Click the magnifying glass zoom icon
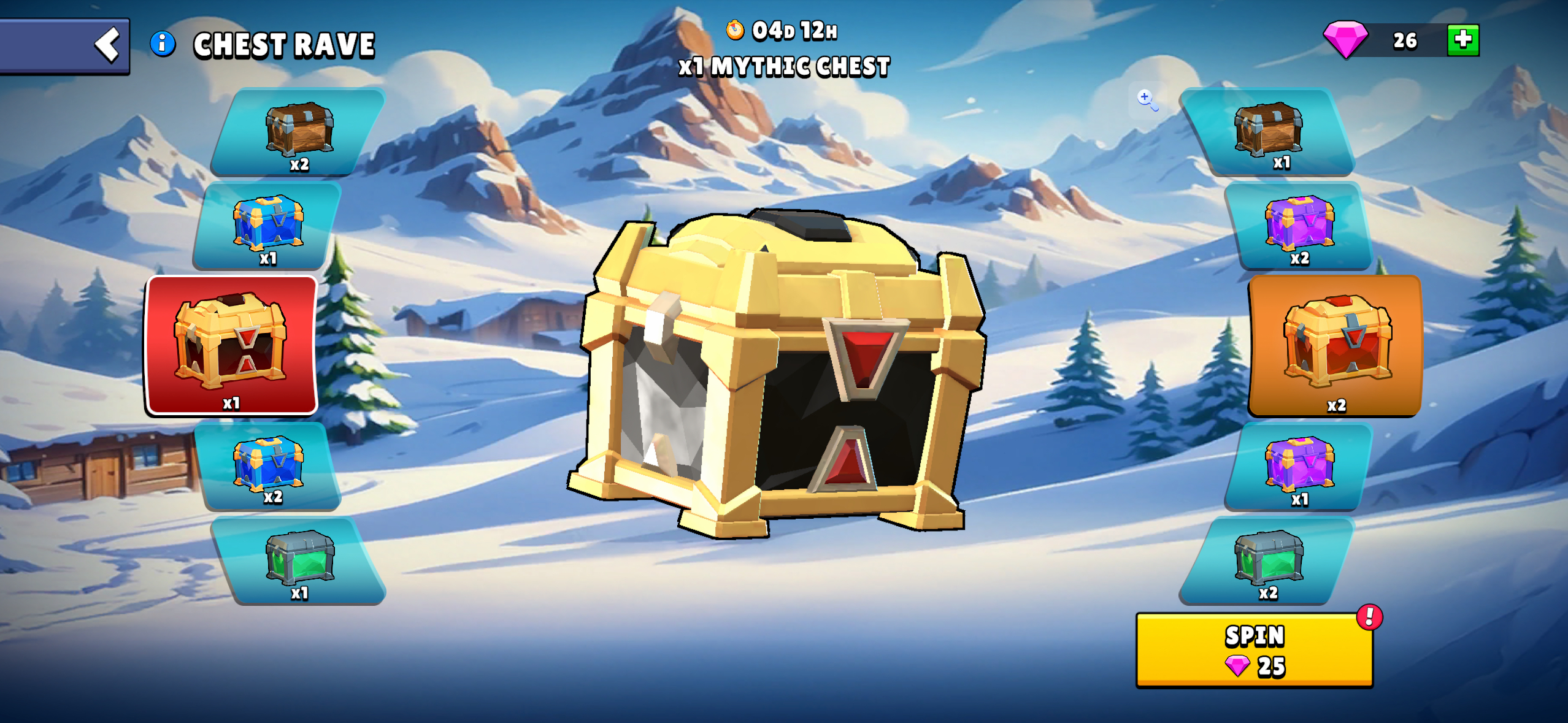1568x723 pixels. [x=1146, y=99]
